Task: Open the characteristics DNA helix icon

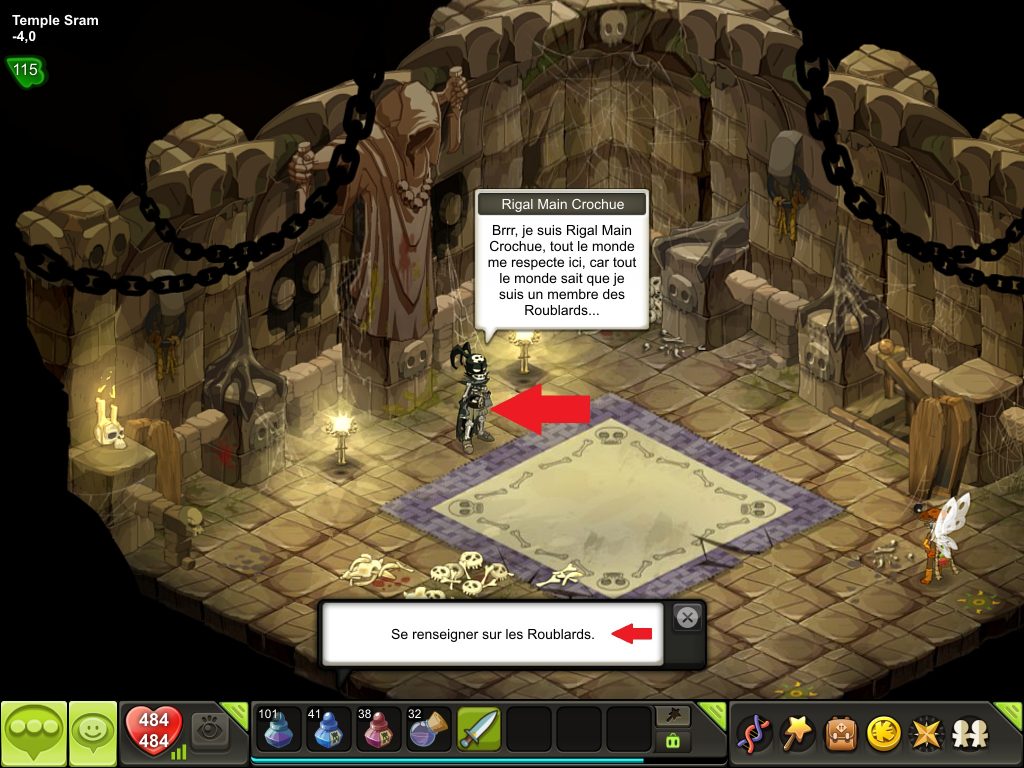Action: pyautogui.click(x=753, y=735)
